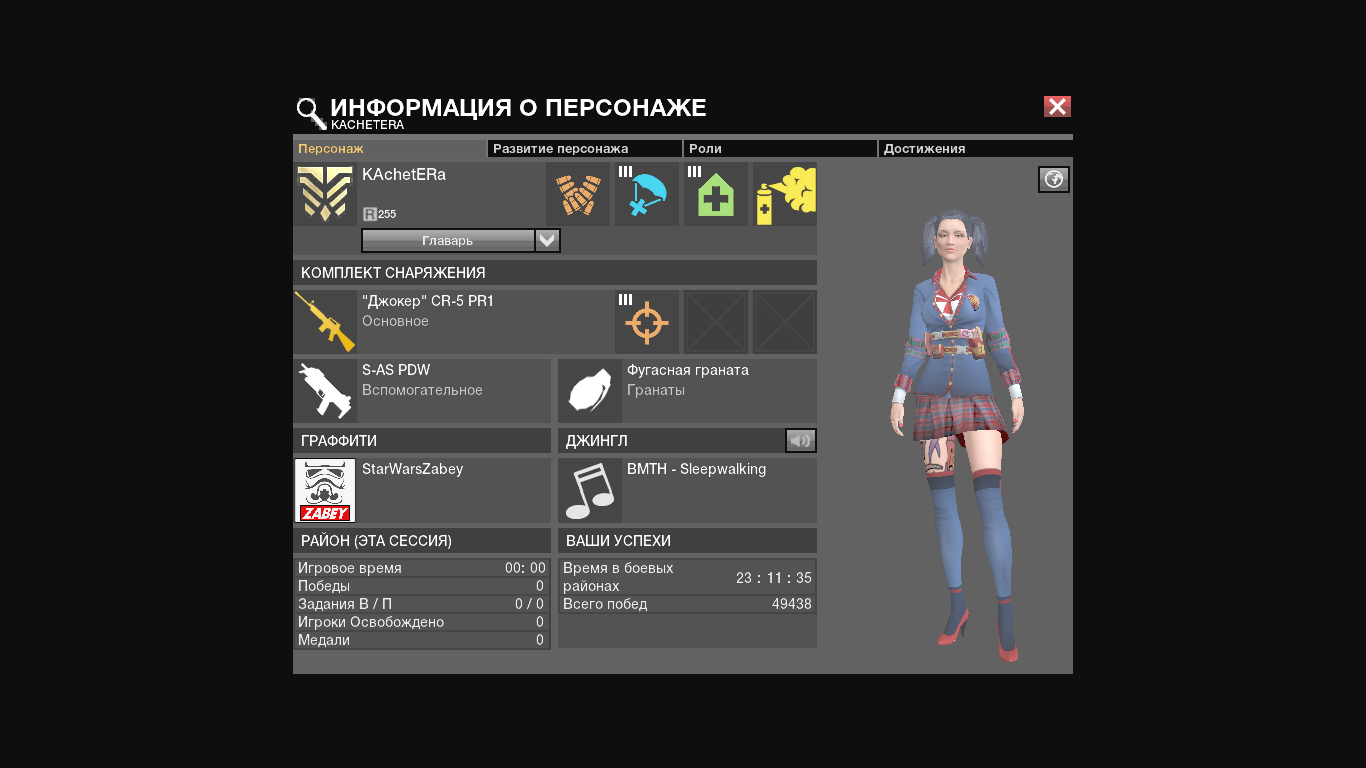Close the character information window
The height and width of the screenshot is (768, 1366).
1057,107
